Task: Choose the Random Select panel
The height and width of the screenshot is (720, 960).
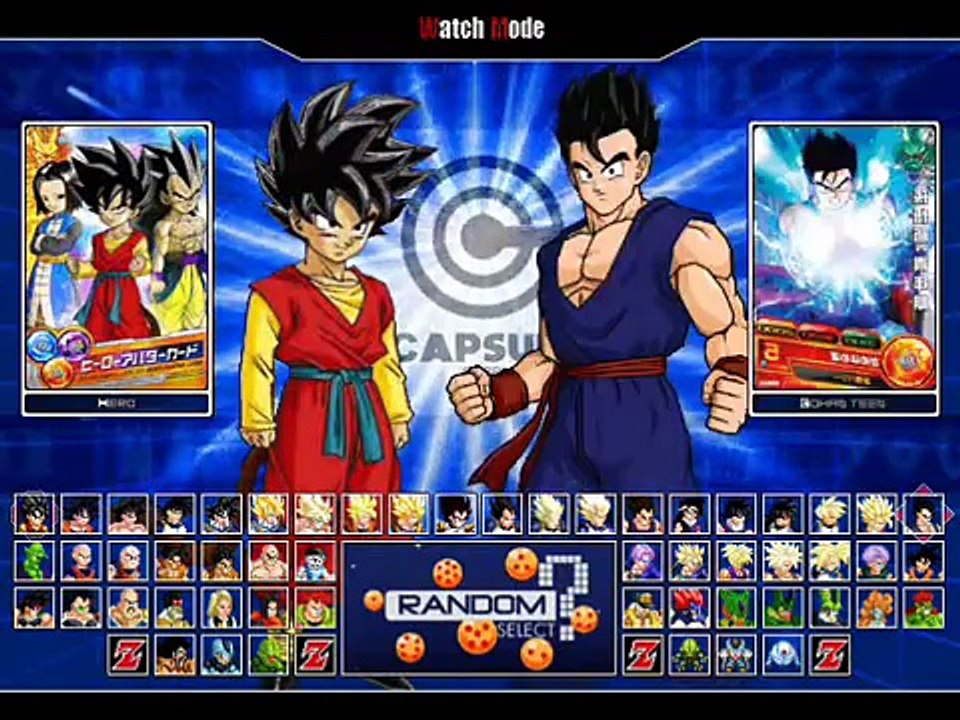Action: (x=479, y=607)
